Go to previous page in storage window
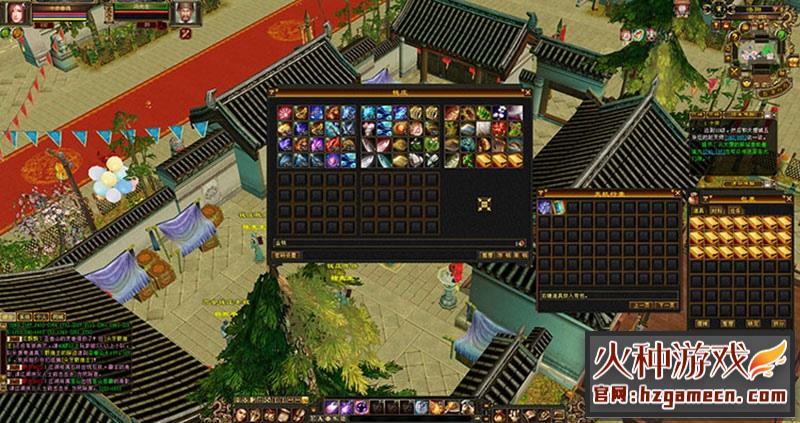 coord(636,305)
